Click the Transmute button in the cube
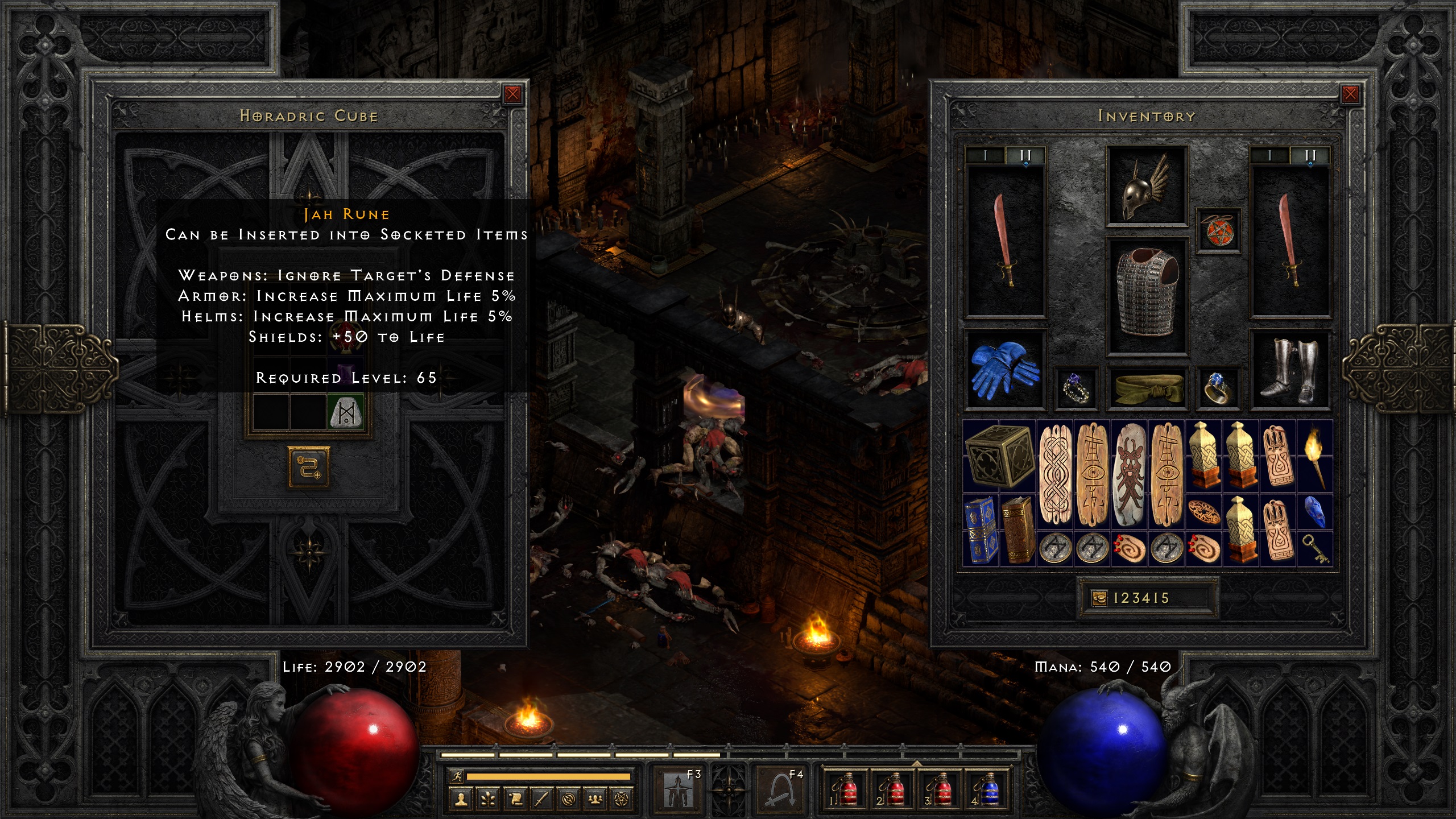The height and width of the screenshot is (819, 1456). tap(309, 468)
